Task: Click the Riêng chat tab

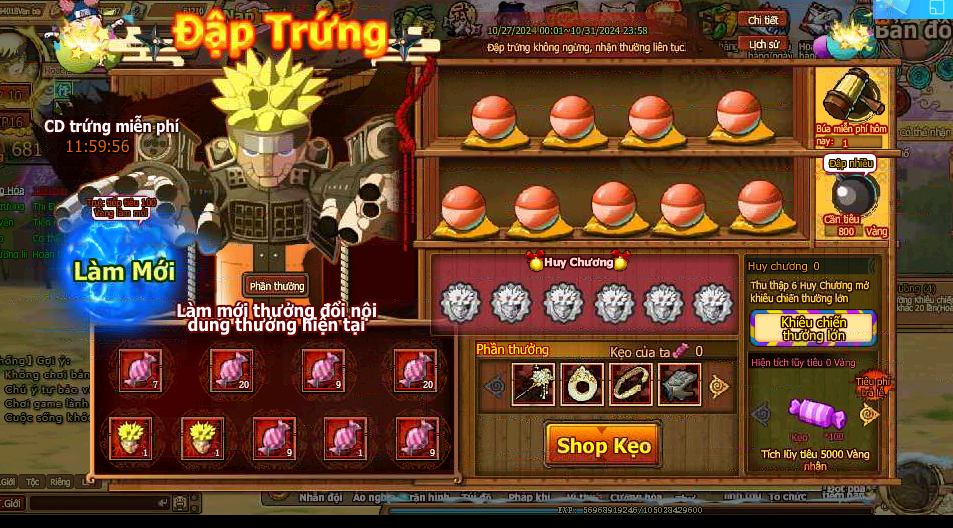Action: (x=60, y=482)
